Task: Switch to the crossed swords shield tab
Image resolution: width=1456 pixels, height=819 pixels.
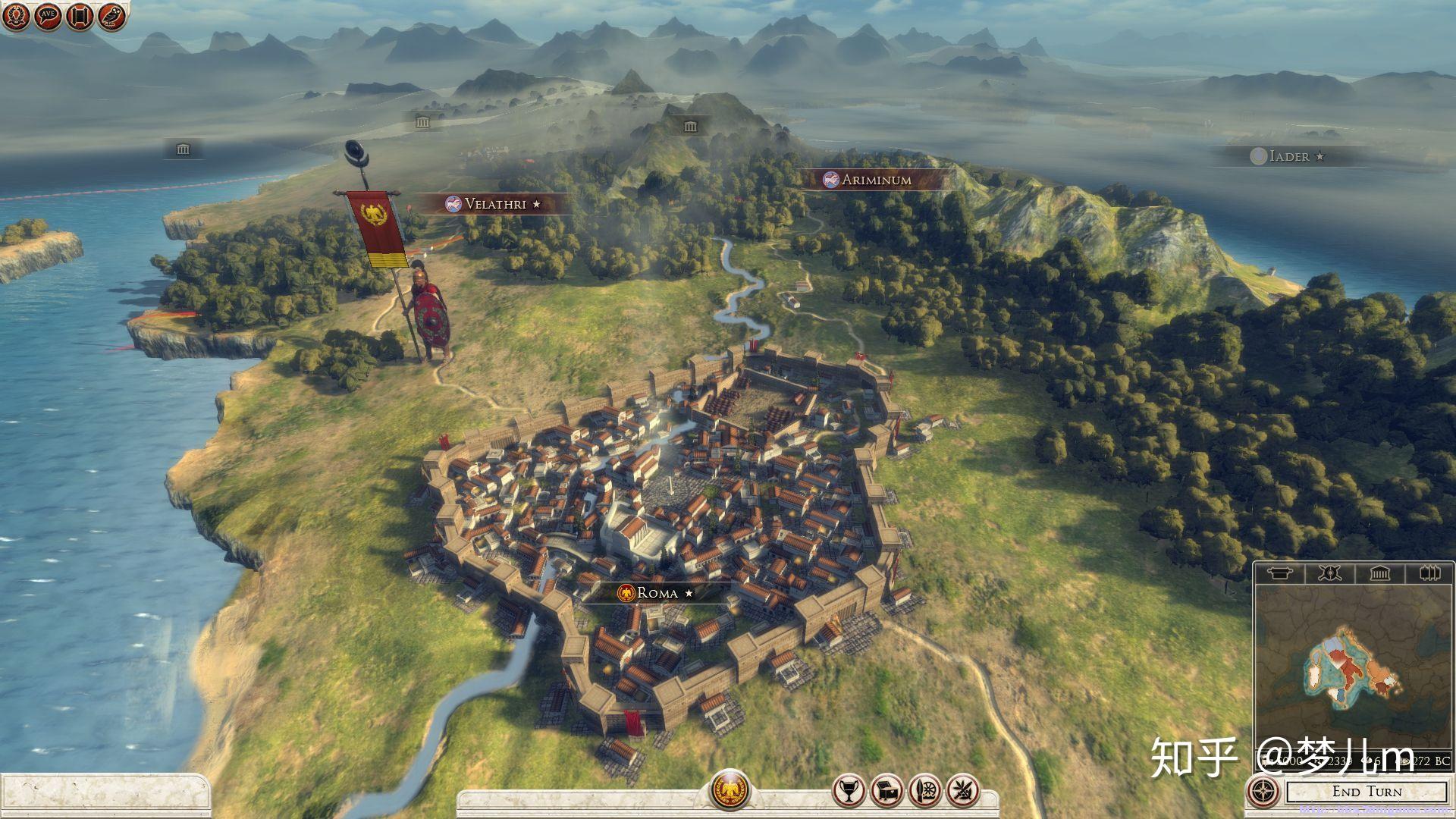Action: point(1329,573)
